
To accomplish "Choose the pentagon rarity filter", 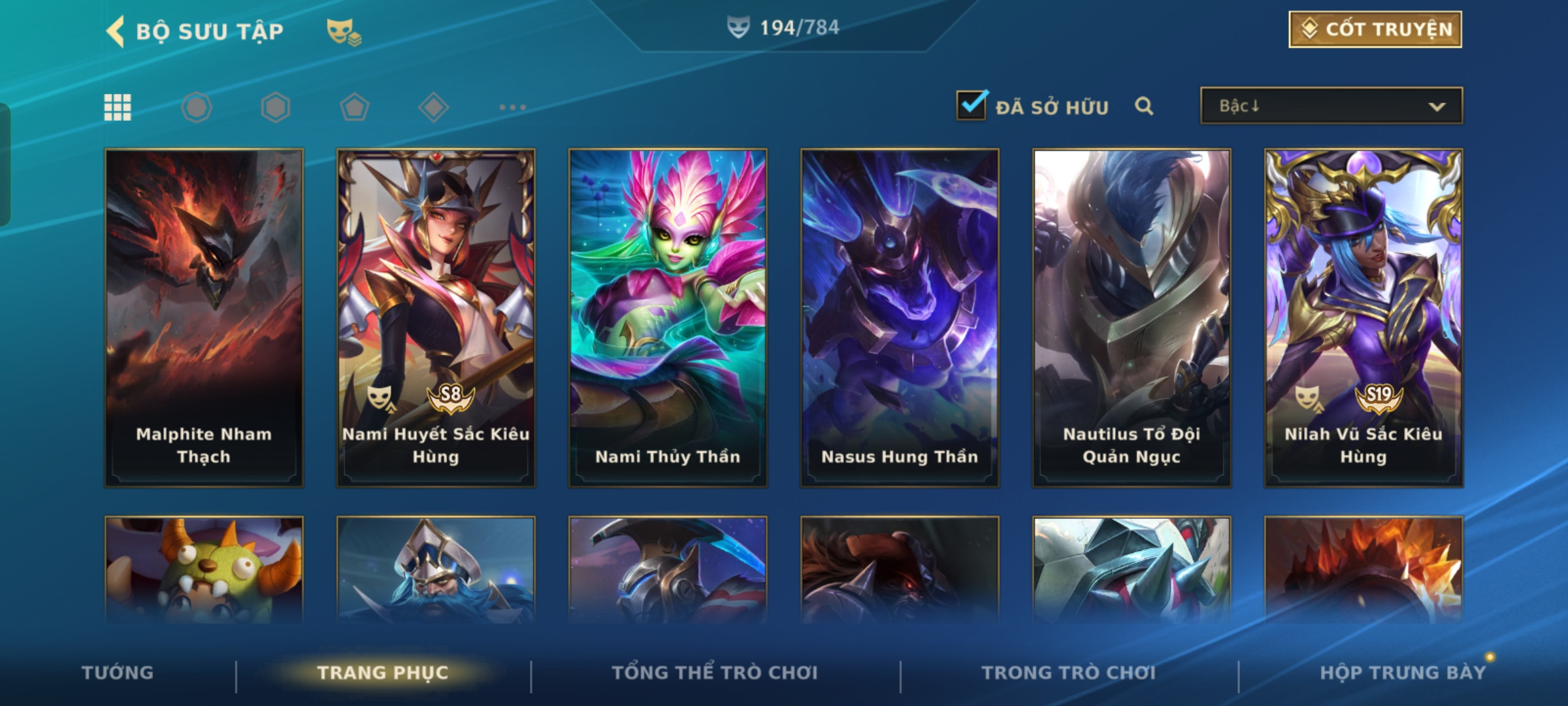I will tap(354, 107).
